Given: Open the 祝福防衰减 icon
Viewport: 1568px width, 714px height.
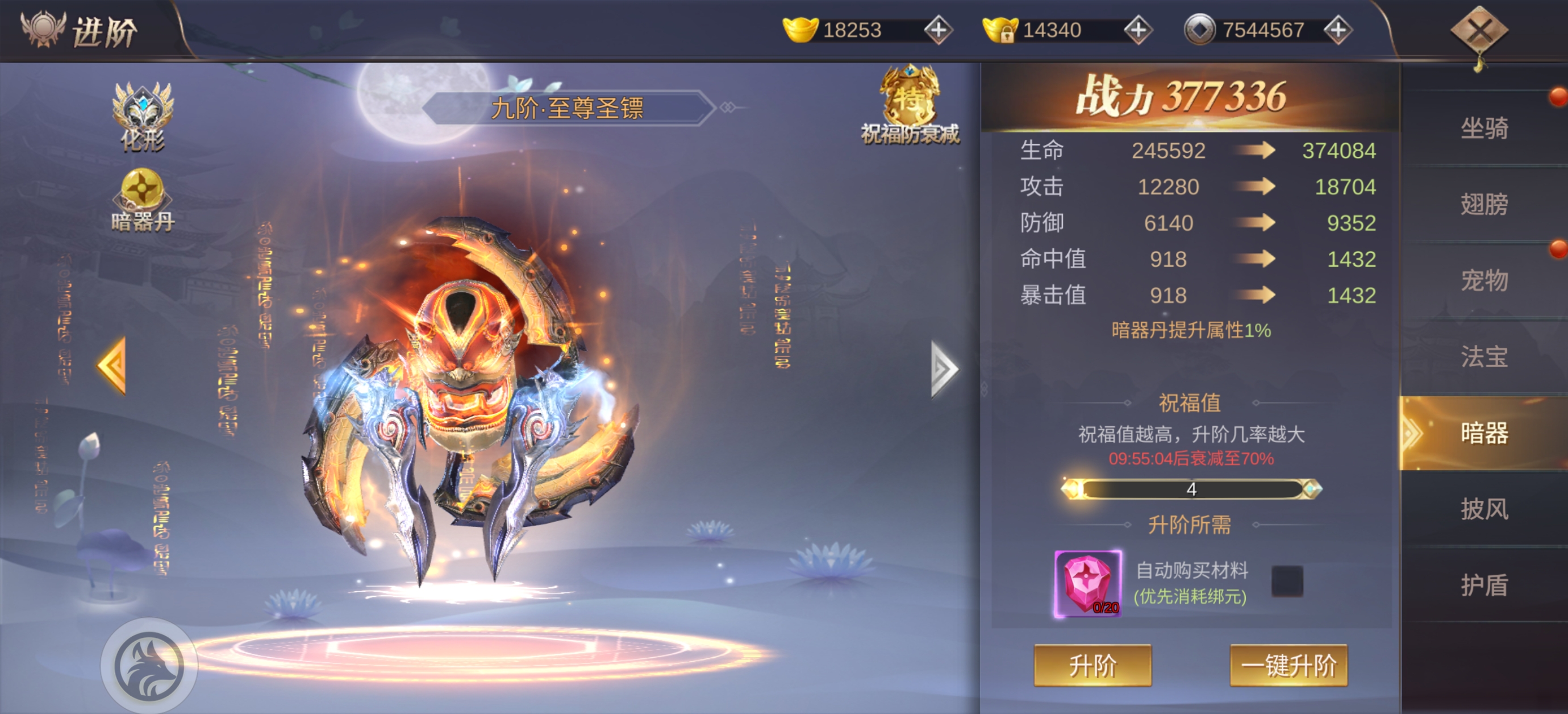Looking at the screenshot, I should tap(910, 105).
